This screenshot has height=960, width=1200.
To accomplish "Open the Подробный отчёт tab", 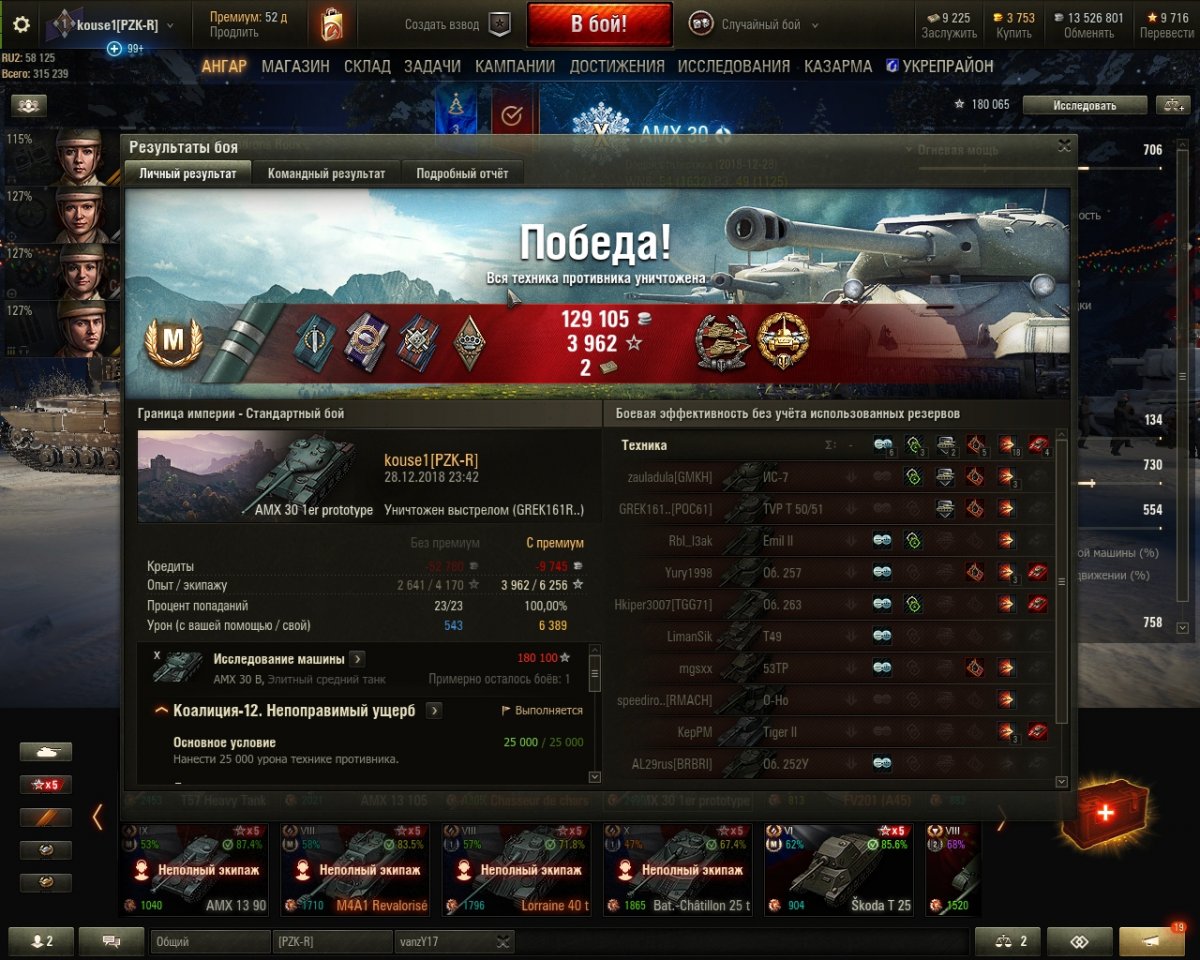I will click(x=462, y=173).
